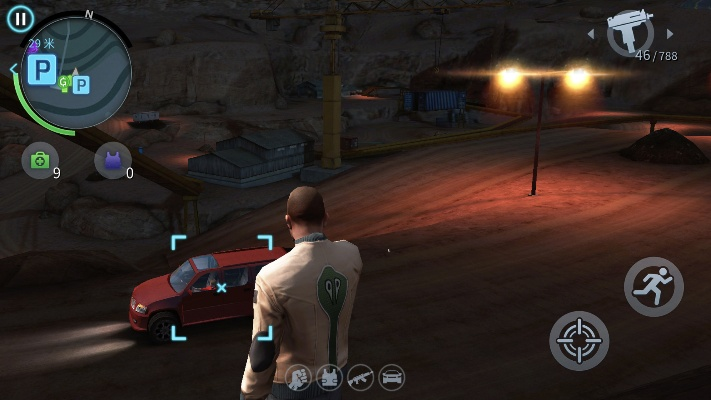Select the armor vest shortcut icon
This screenshot has height=400, width=711.
point(330,377)
